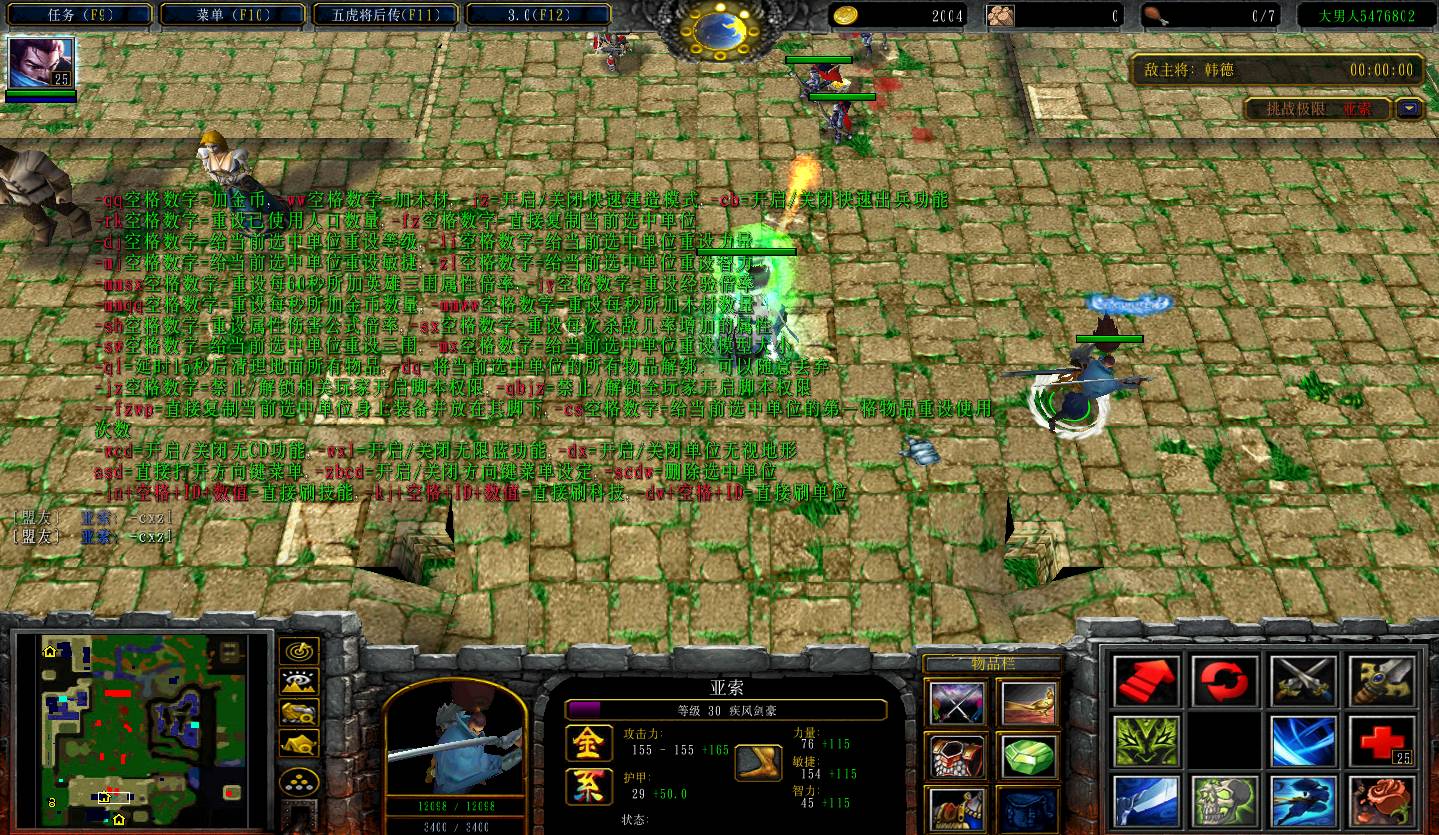Screen dimensions: 1439x835
Task: Activate the green demon face ability
Action: [1146, 743]
